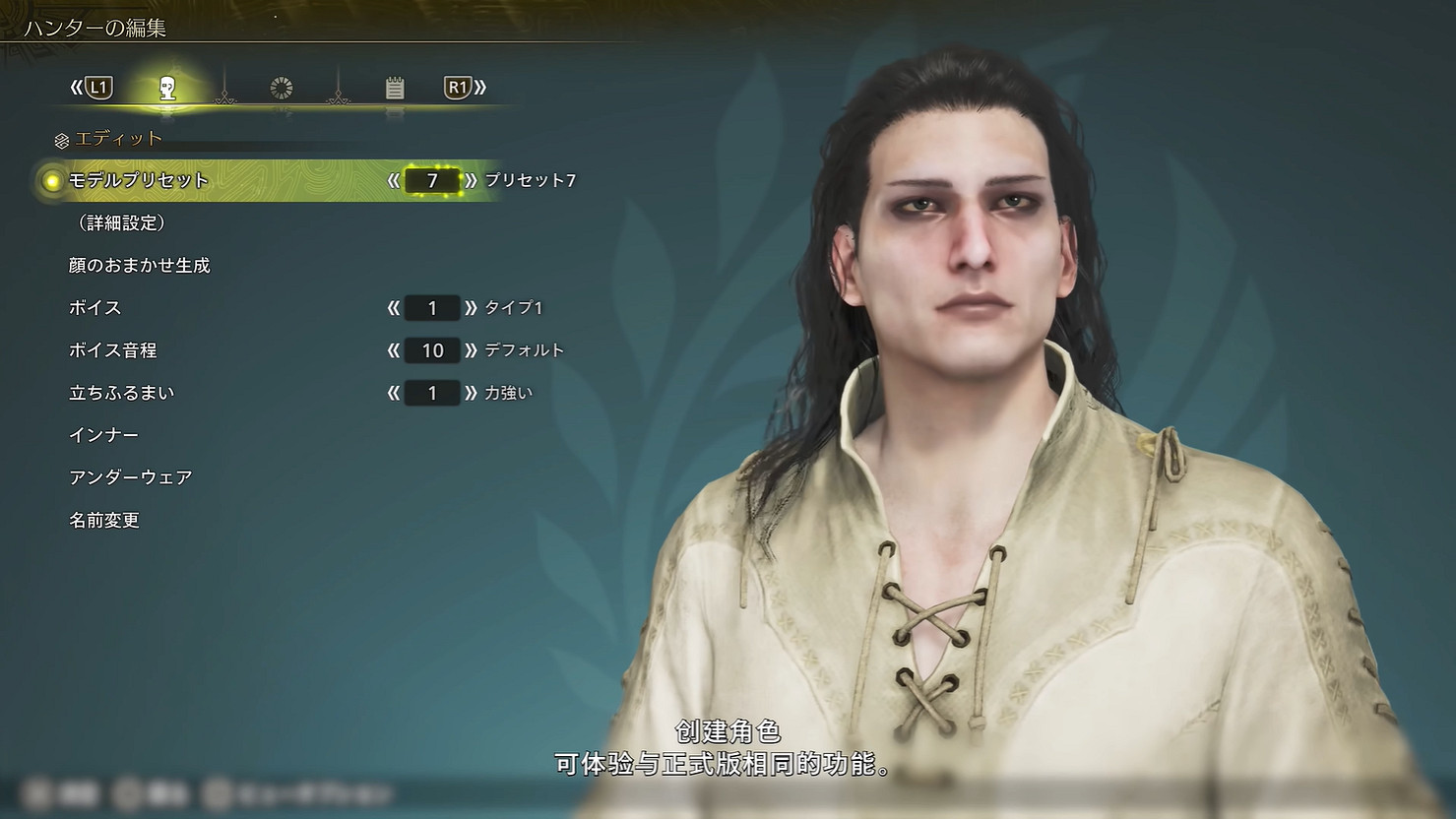Click the L1 shoulder button icon
1456x819 pixels.
[101, 88]
